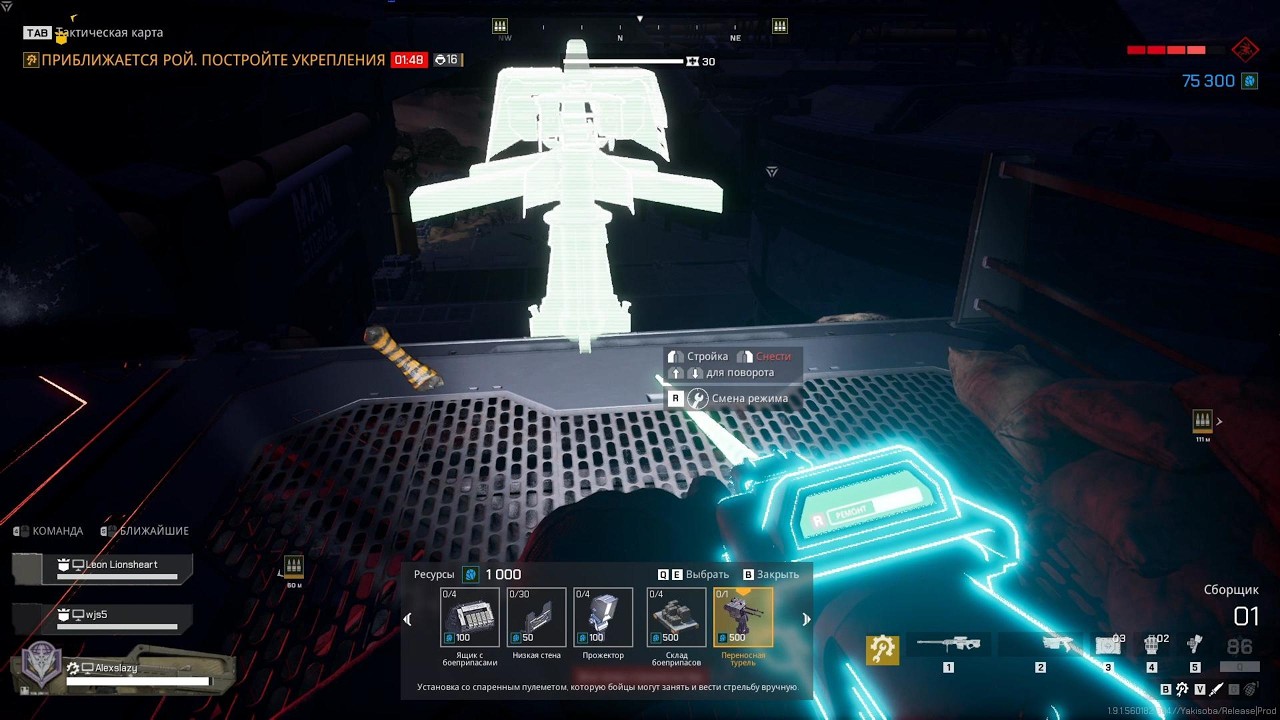The height and width of the screenshot is (720, 1280).
Task: Select the sniper rifle in weapon slot 1
Action: click(x=948, y=645)
